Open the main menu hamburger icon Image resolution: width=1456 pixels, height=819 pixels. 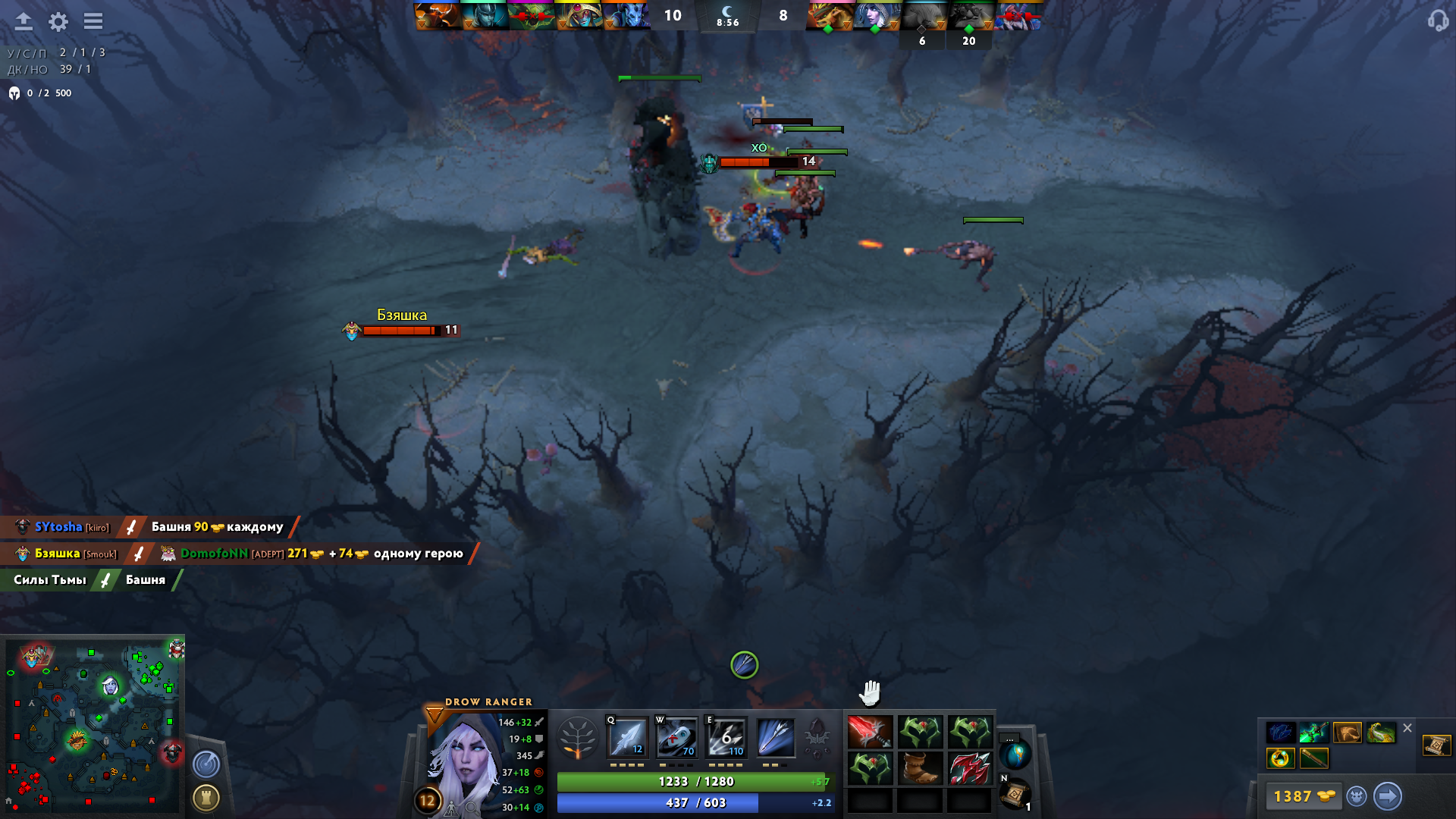[93, 22]
